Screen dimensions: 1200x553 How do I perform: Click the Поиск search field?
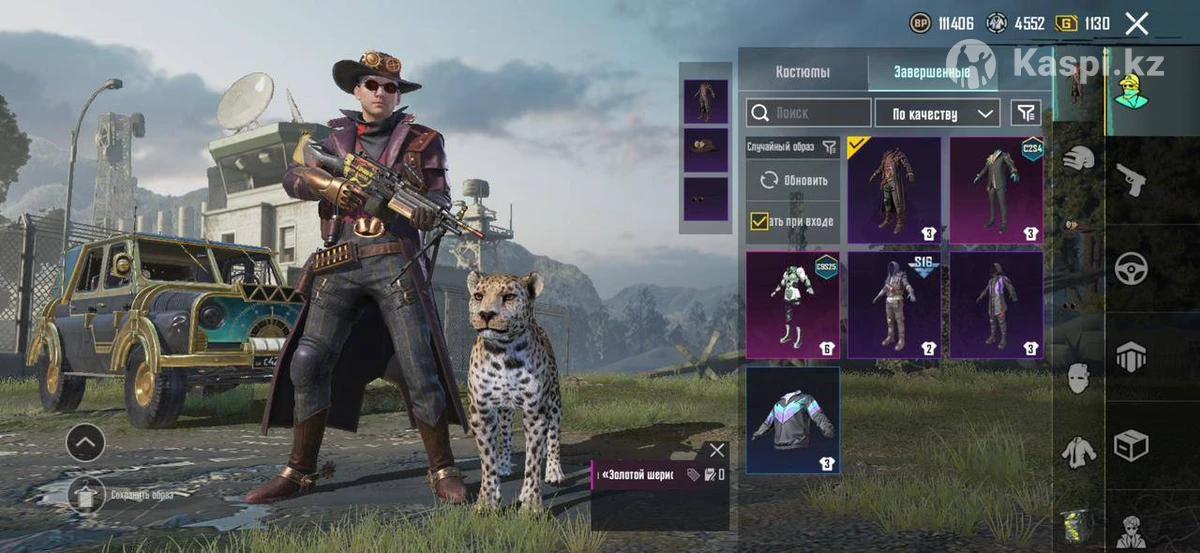808,112
